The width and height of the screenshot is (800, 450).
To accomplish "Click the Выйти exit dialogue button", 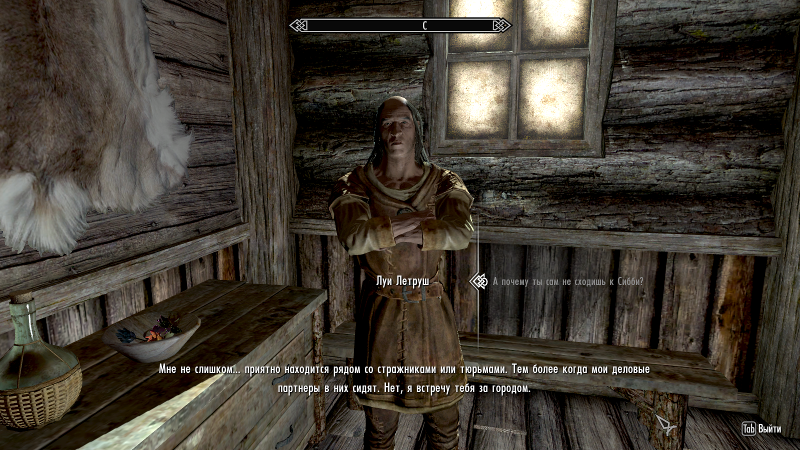I will (762, 428).
